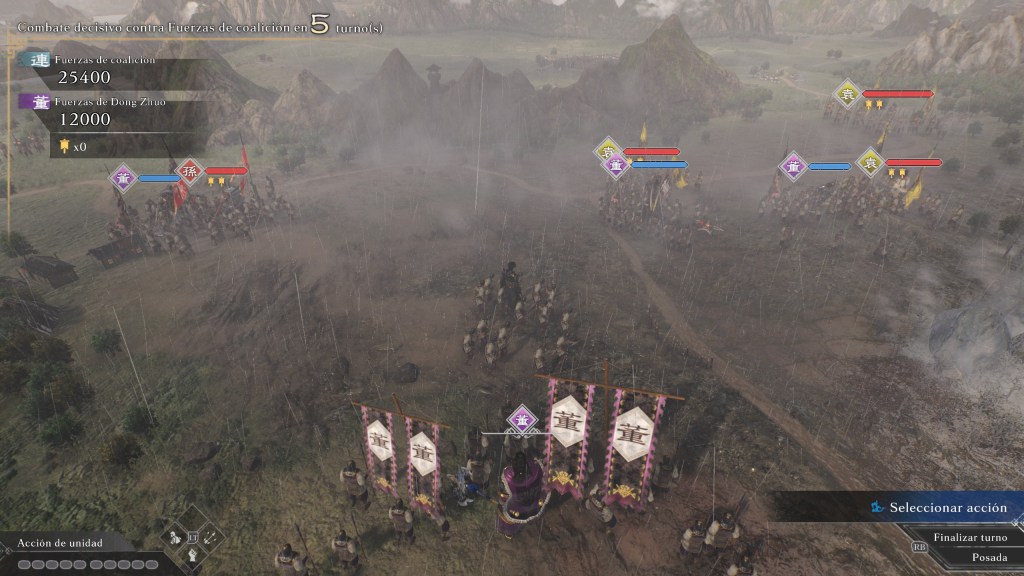The width and height of the screenshot is (1024, 576).
Task: Select the Dong marker next to the Sun unit
Action: [124, 177]
